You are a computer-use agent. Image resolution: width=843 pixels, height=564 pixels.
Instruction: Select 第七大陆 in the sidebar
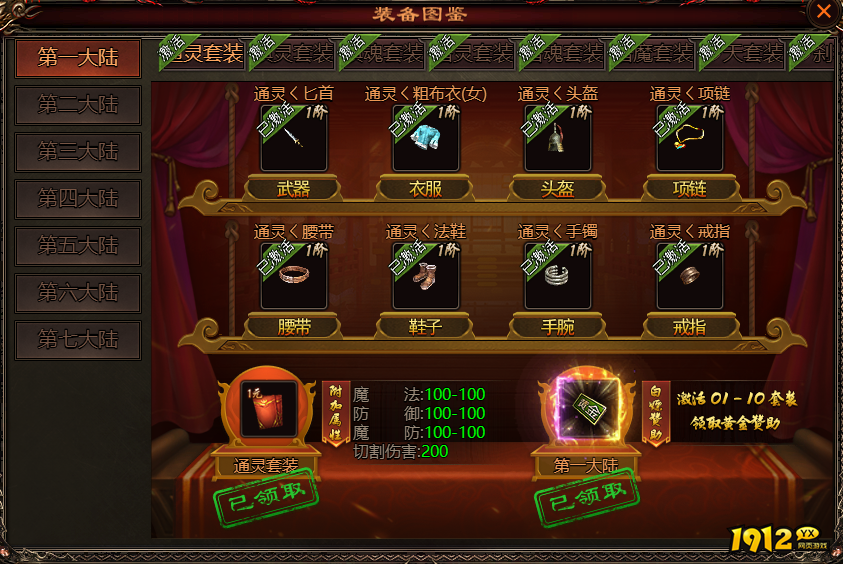coord(78,340)
